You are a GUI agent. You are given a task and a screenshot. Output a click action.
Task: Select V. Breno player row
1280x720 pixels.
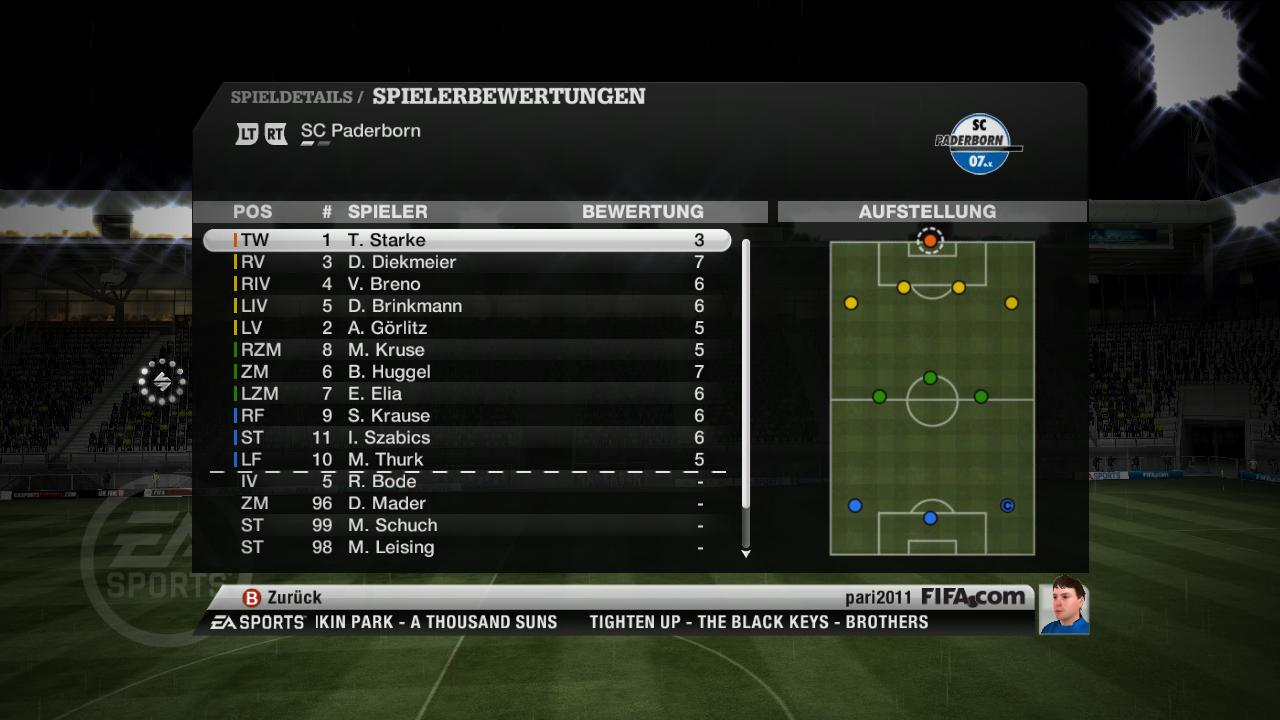pos(467,284)
